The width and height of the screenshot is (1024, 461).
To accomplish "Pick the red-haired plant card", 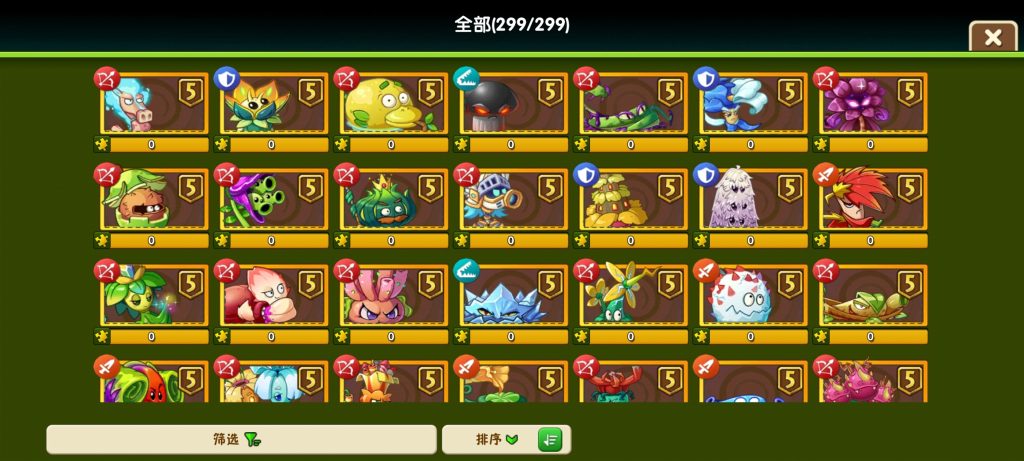I will [871, 201].
